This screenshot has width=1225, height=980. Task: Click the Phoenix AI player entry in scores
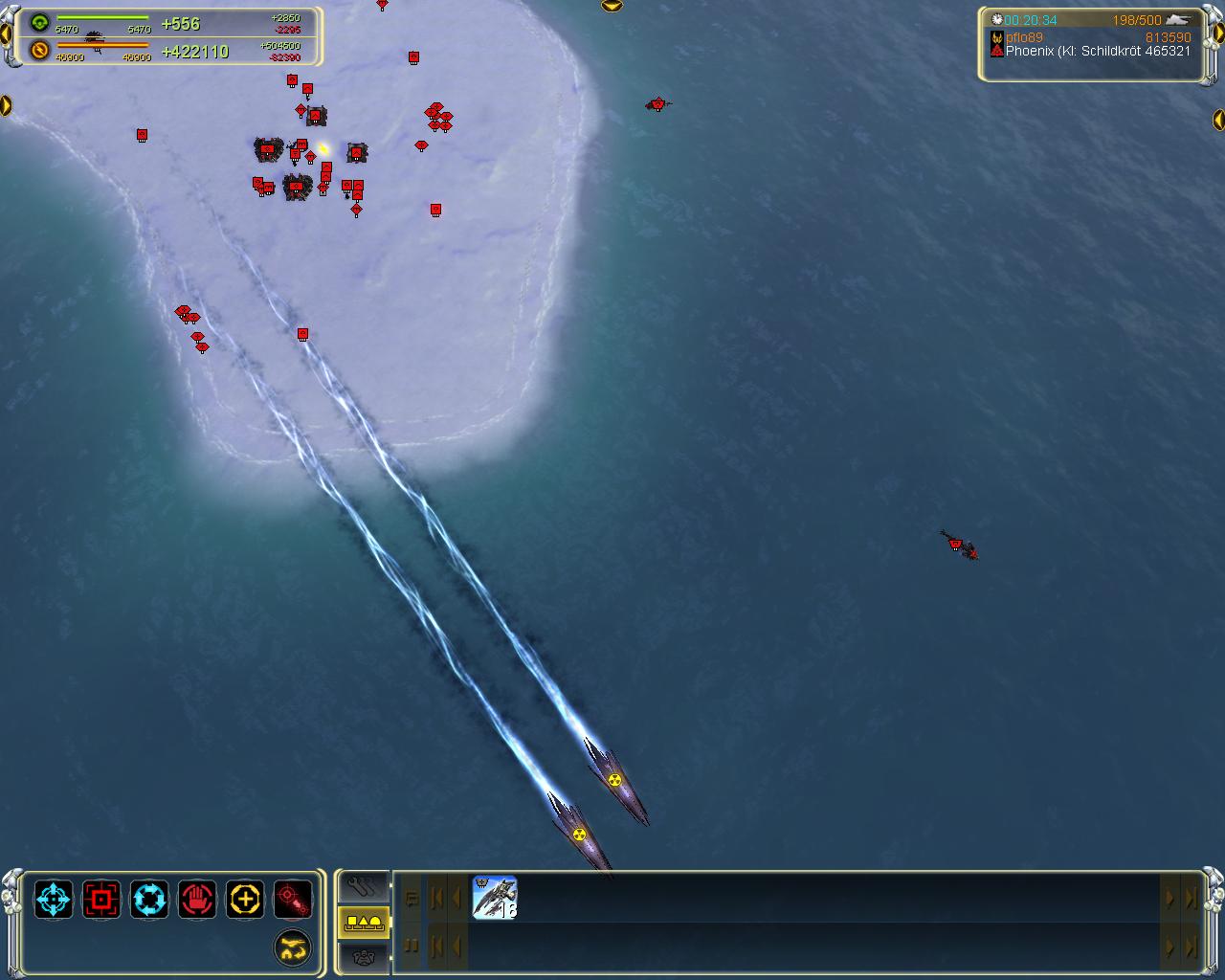pyautogui.click(x=1091, y=51)
